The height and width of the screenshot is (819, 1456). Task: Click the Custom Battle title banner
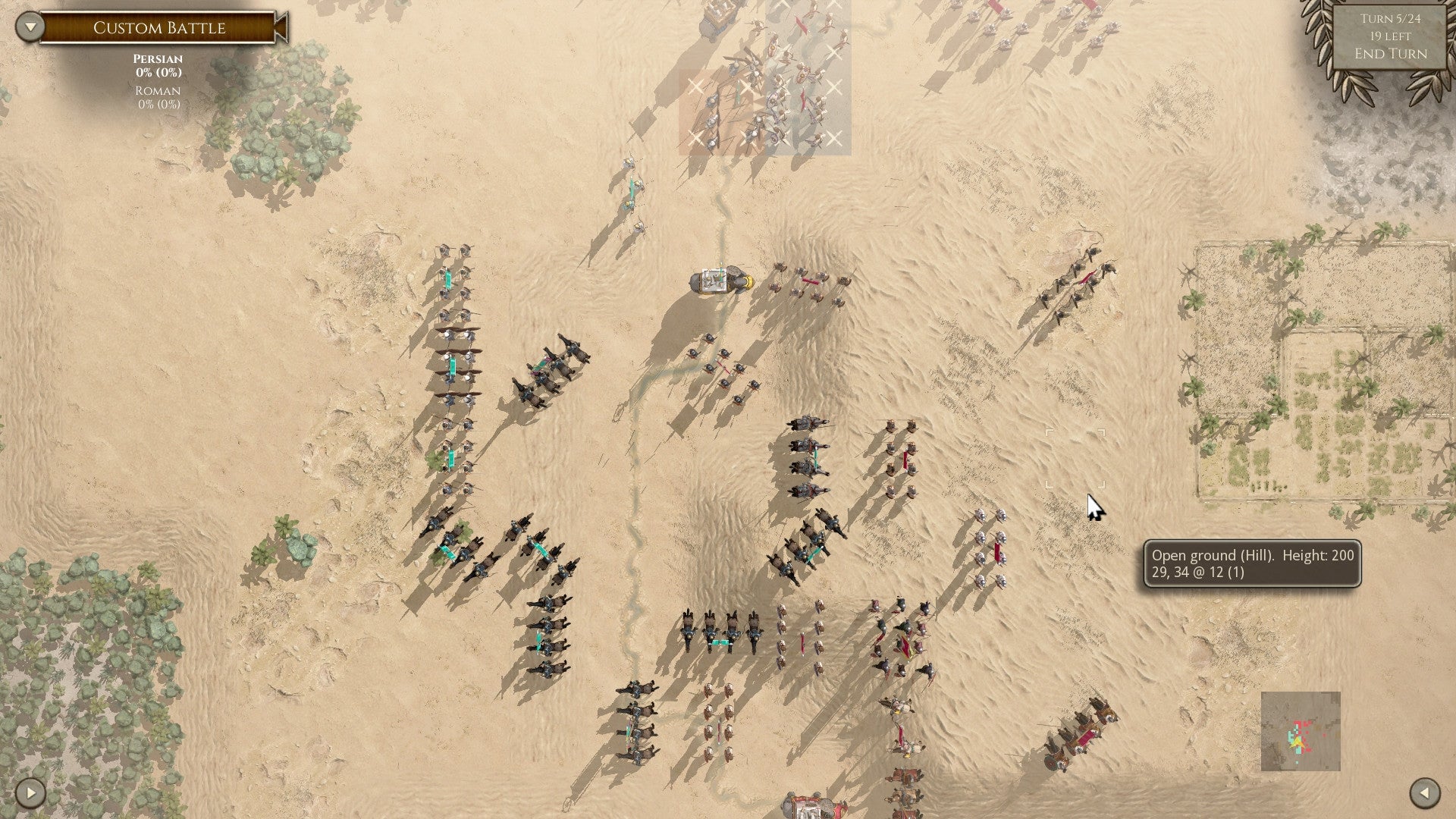pos(159,28)
